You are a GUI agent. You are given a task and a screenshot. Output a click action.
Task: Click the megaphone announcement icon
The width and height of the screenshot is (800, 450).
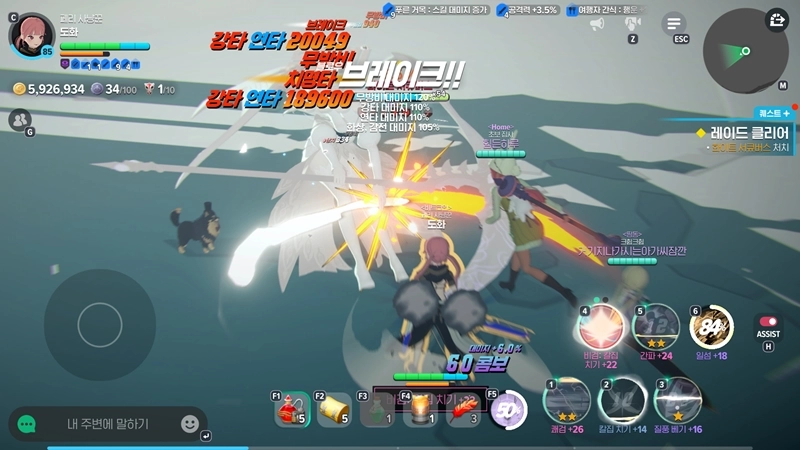[598, 23]
